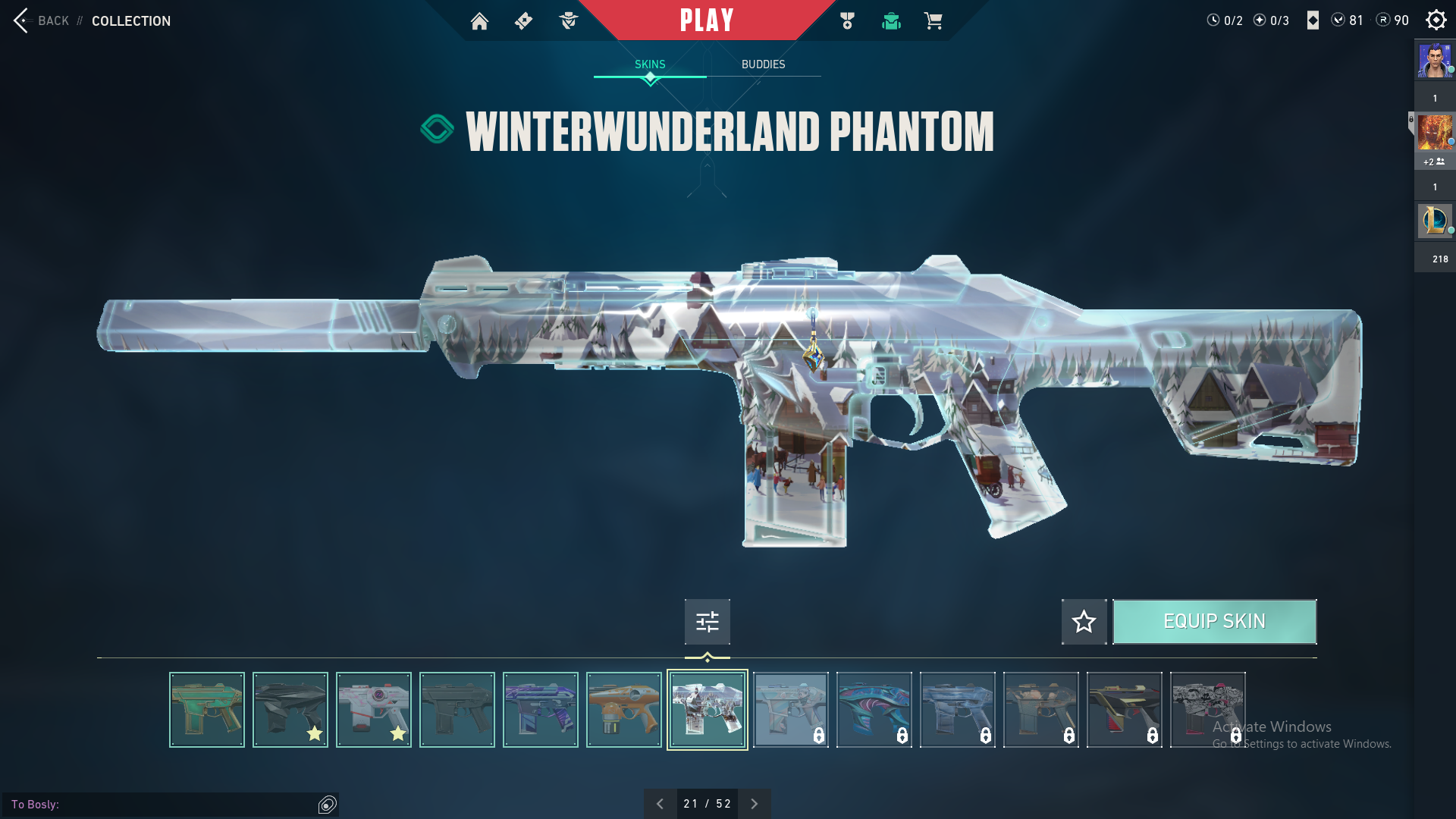Open the medal career icon
The image size is (1456, 819).
(847, 21)
